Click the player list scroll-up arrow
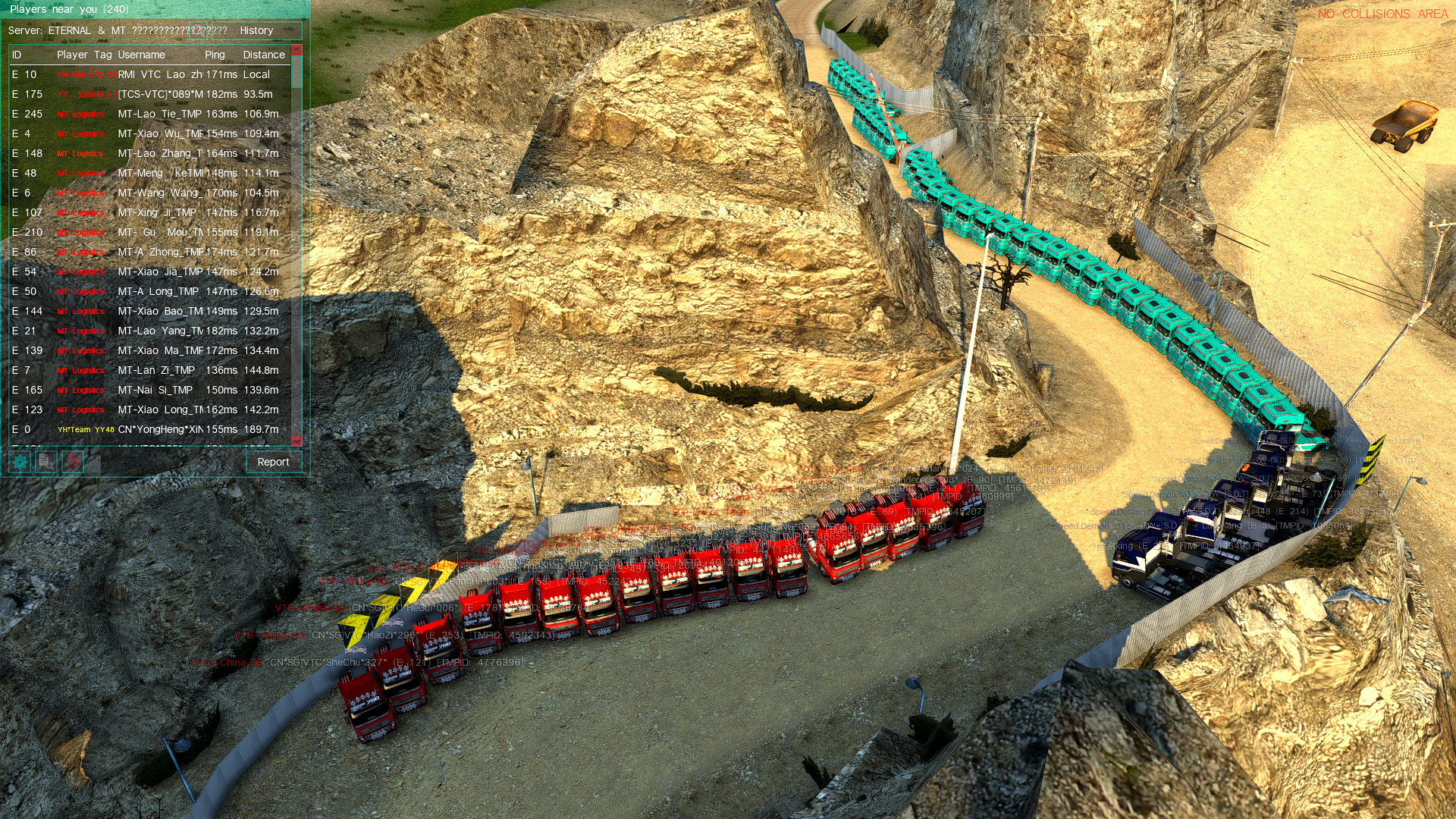 coord(297,50)
